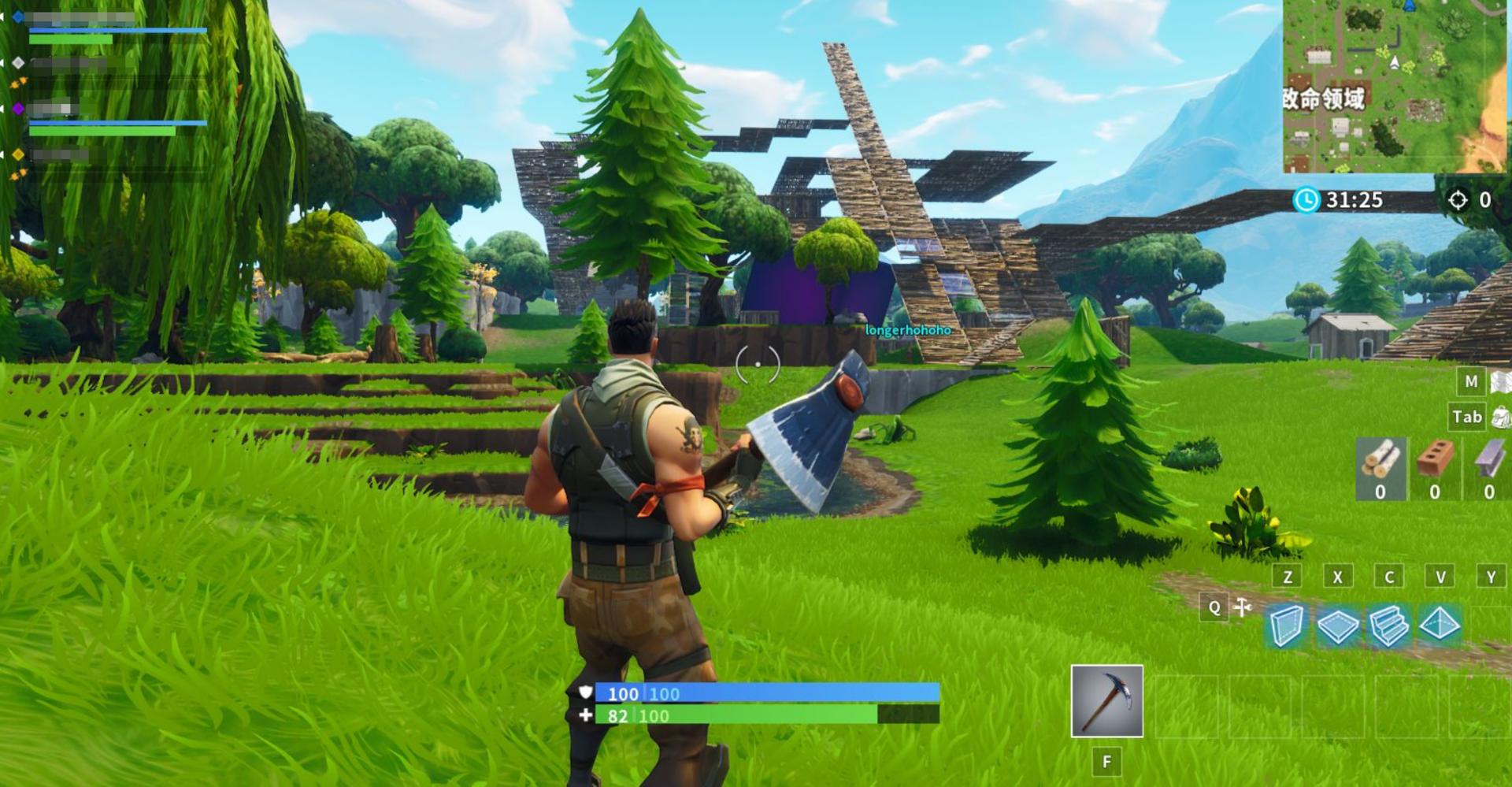
Task: Pick the stairs building piece
Action: [x=1388, y=626]
